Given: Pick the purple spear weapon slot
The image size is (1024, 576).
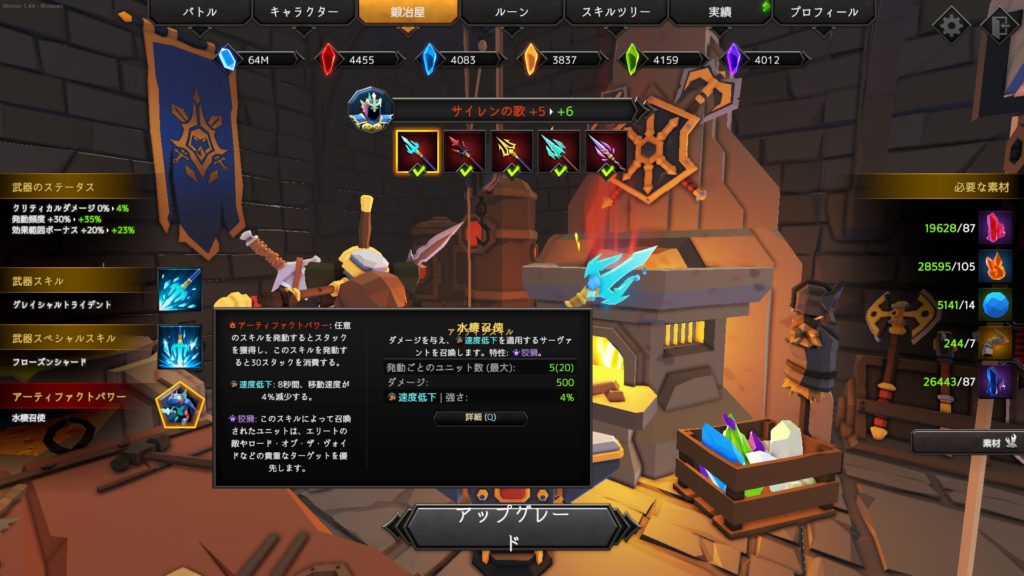Looking at the screenshot, I should tap(607, 152).
